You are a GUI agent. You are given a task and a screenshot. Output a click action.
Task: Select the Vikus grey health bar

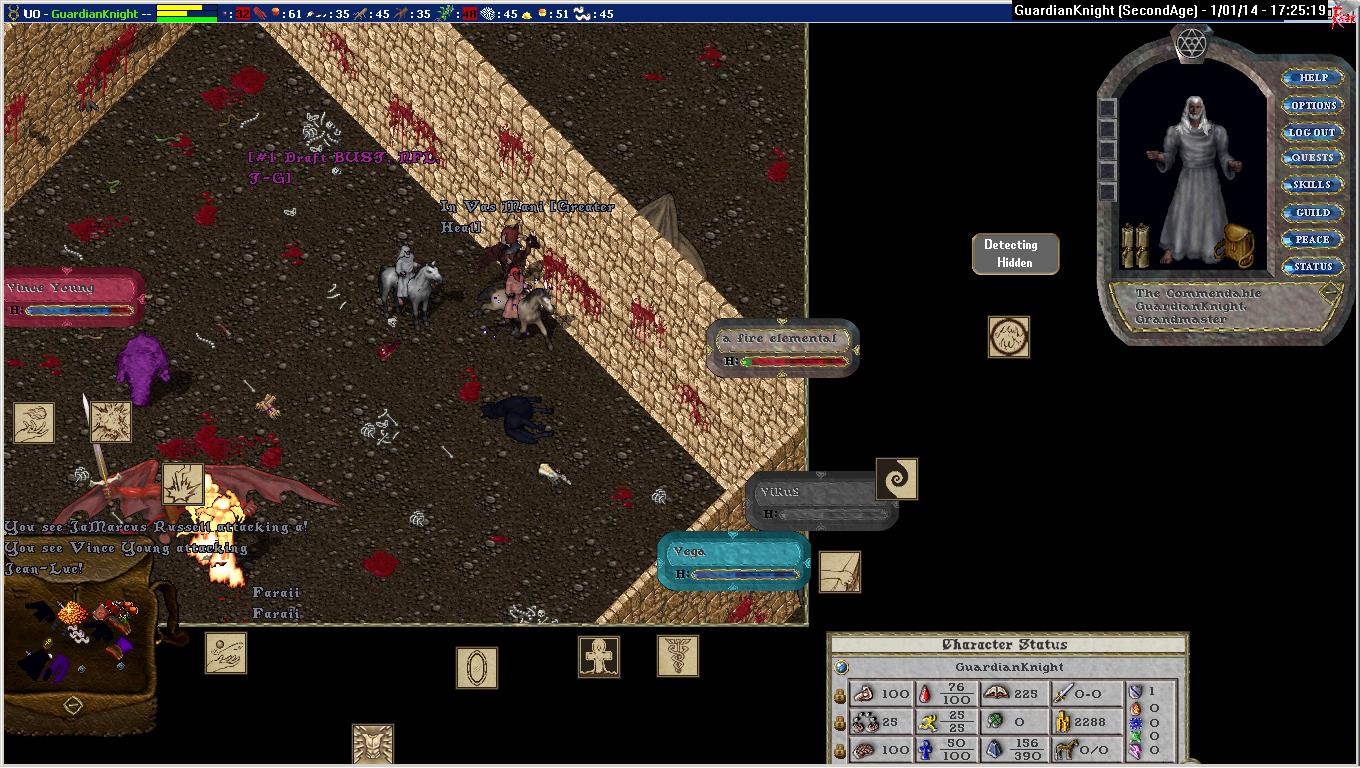pyautogui.click(x=820, y=501)
